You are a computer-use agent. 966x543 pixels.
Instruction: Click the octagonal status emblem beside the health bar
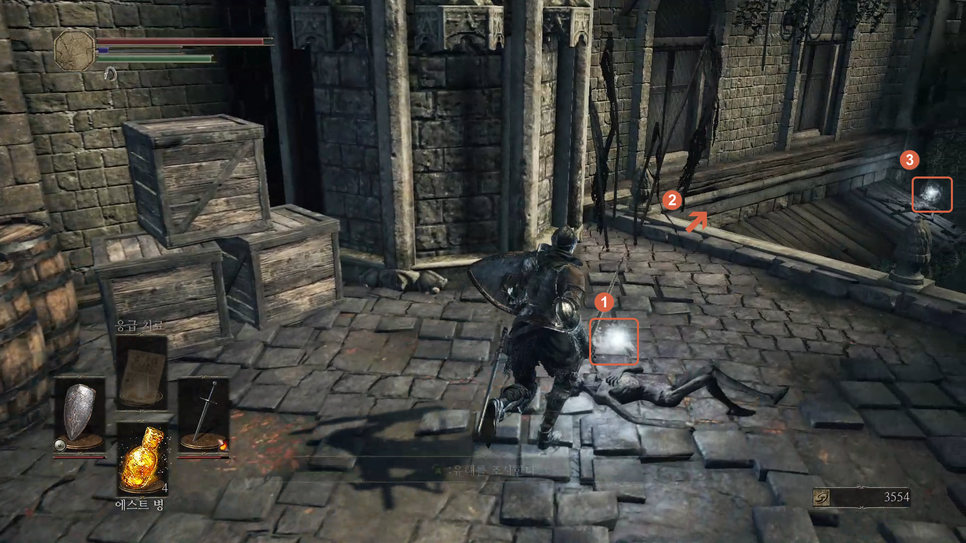(74, 49)
